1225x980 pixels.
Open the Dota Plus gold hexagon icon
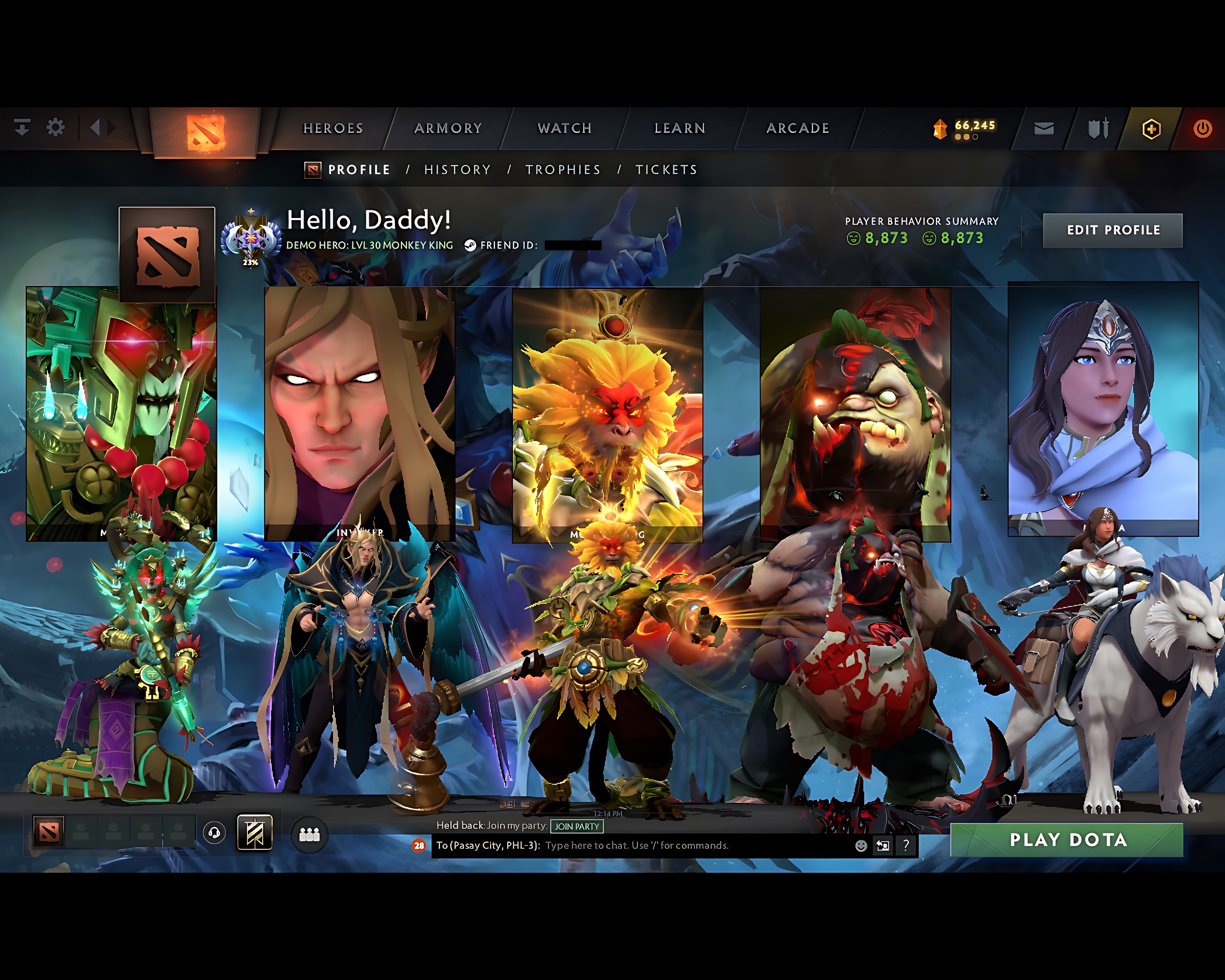[1151, 129]
